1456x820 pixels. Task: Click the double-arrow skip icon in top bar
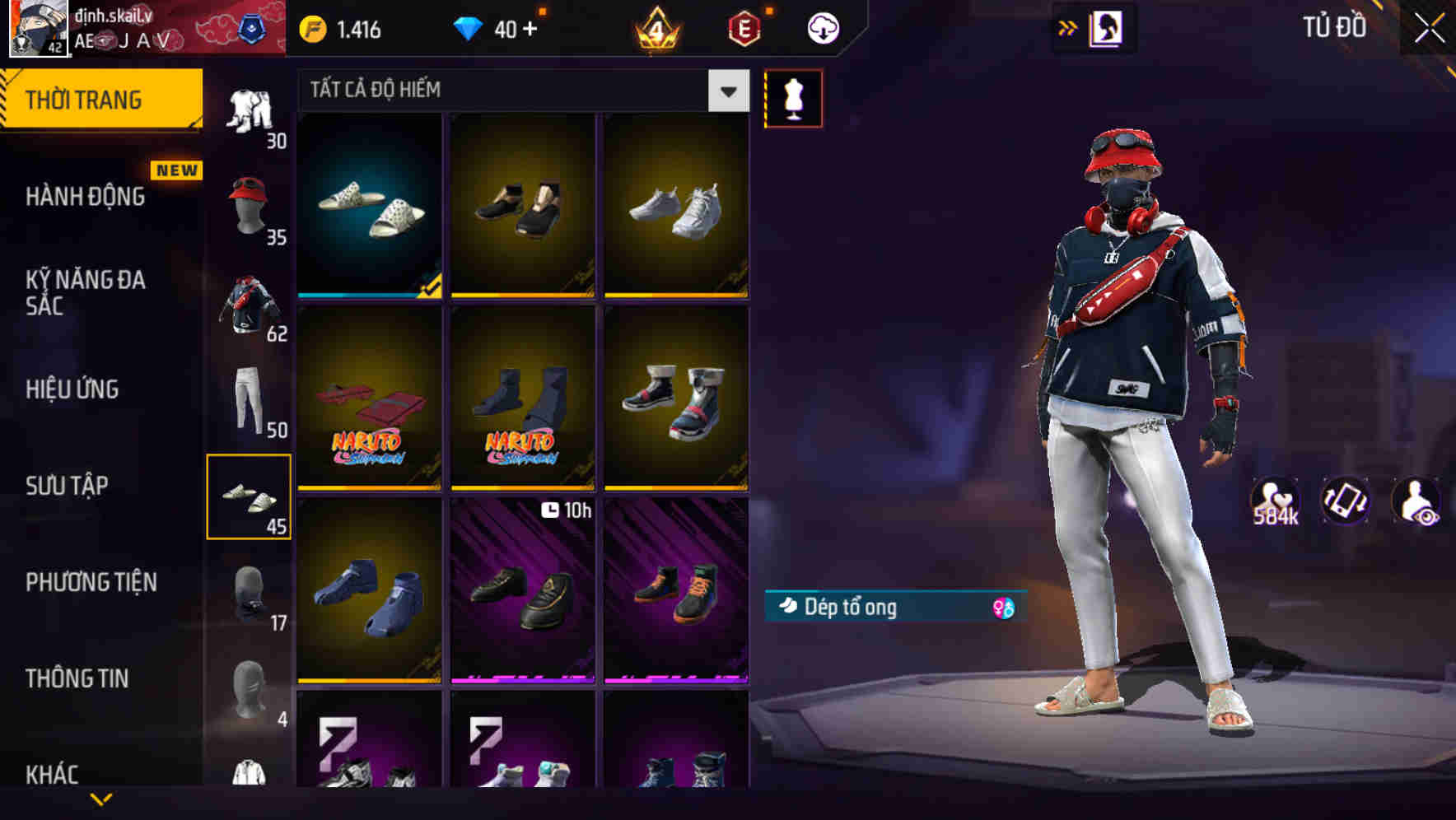click(1068, 27)
